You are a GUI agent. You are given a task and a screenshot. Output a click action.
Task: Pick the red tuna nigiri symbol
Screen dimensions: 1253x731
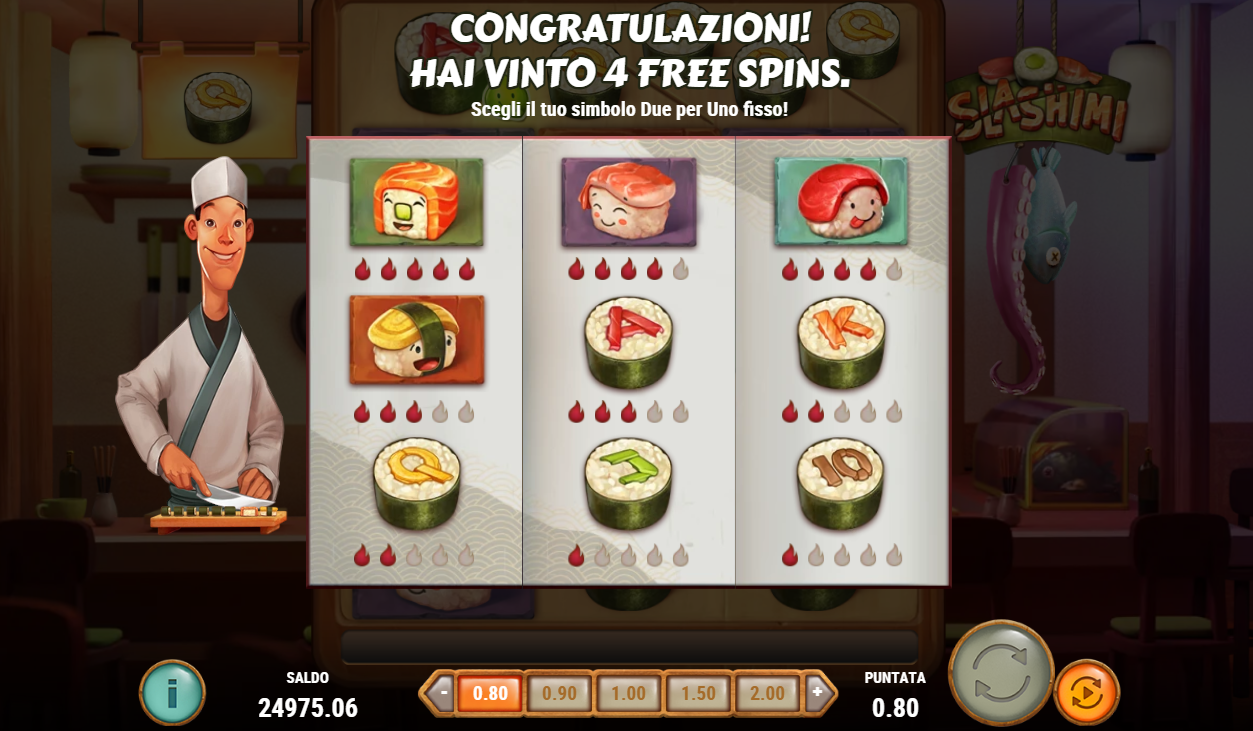[x=841, y=202]
